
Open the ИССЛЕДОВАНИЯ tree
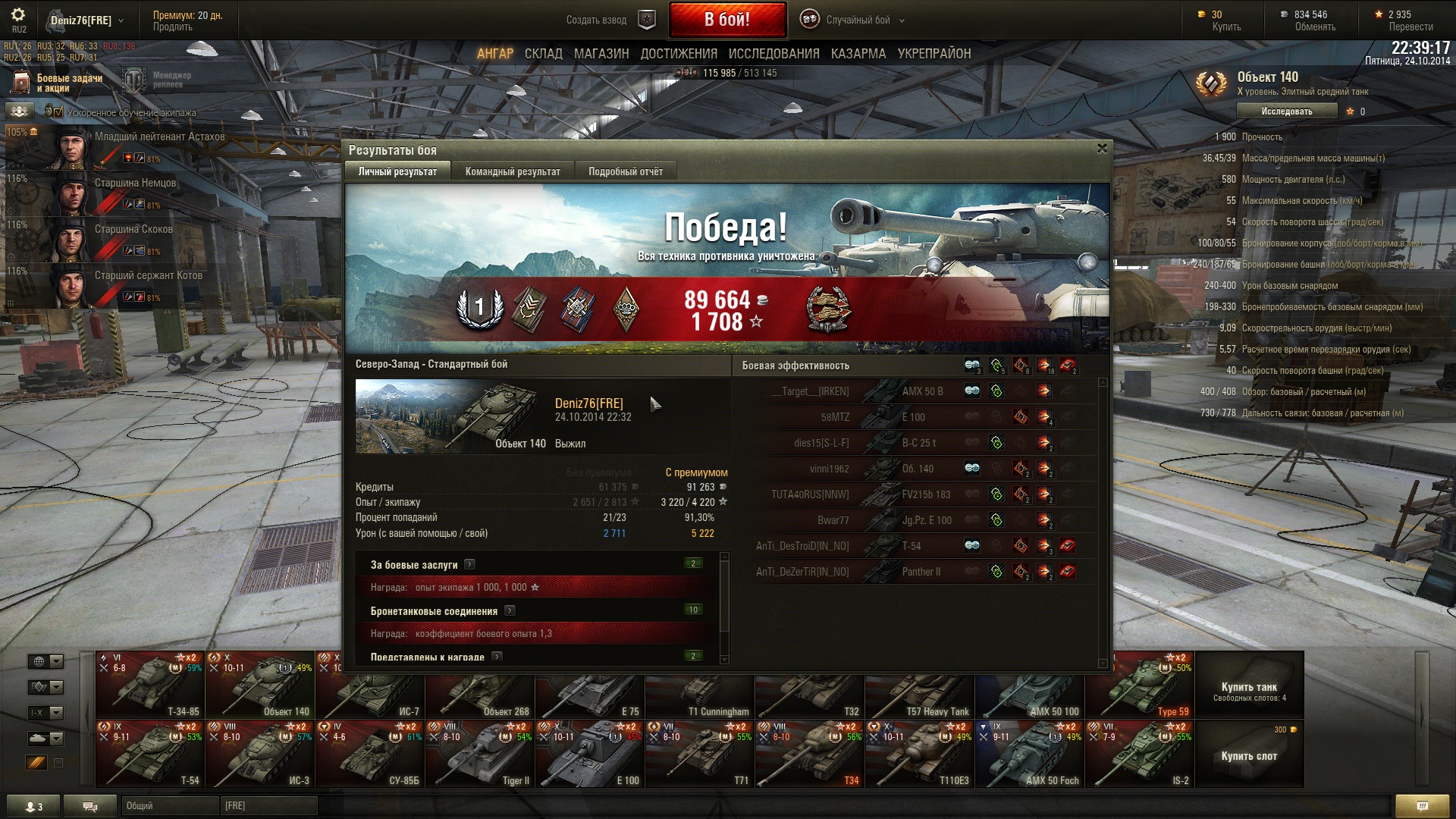coord(773,54)
